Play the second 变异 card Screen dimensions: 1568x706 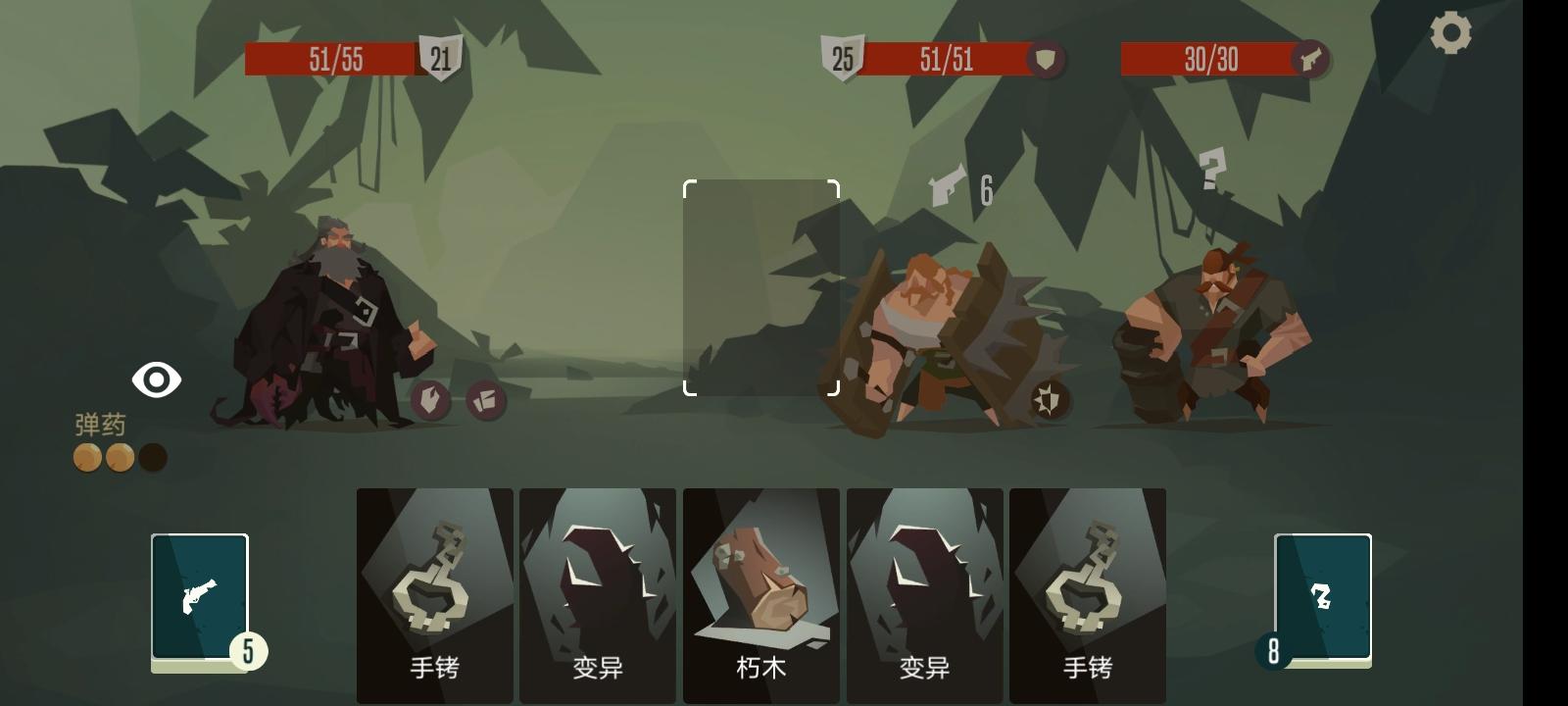[924, 588]
